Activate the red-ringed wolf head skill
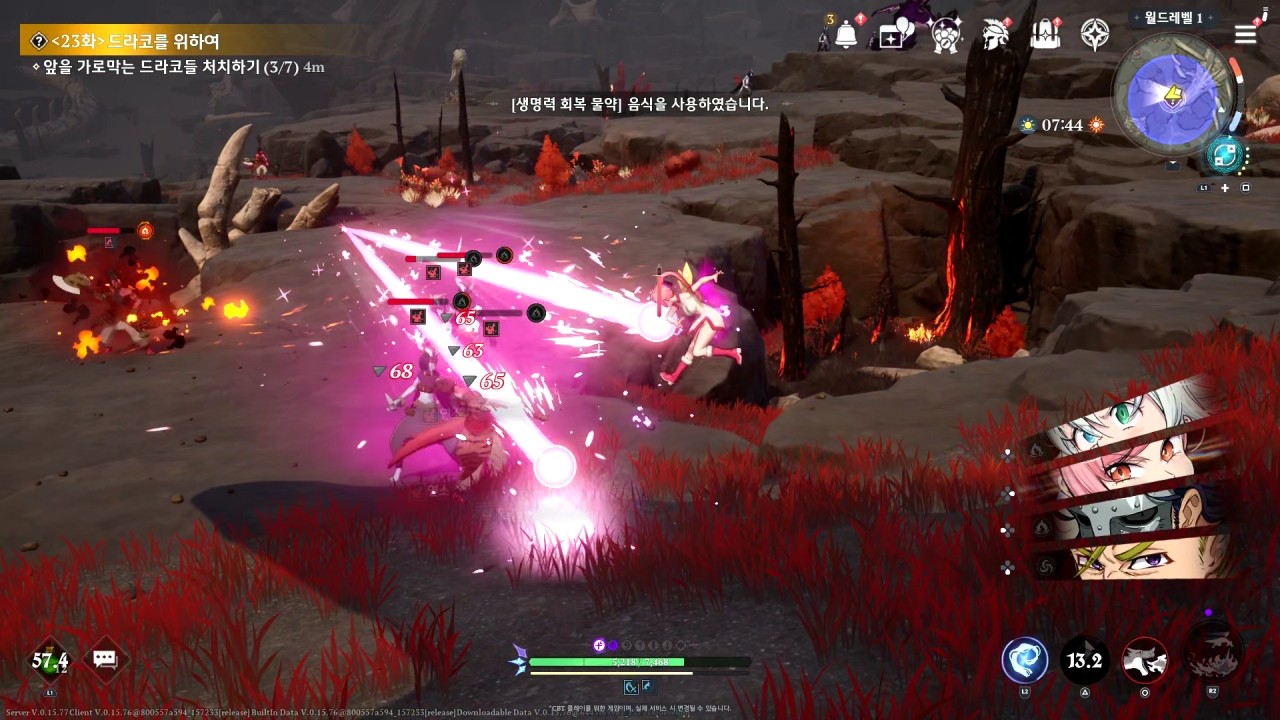This screenshot has width=1280, height=720. (1145, 660)
